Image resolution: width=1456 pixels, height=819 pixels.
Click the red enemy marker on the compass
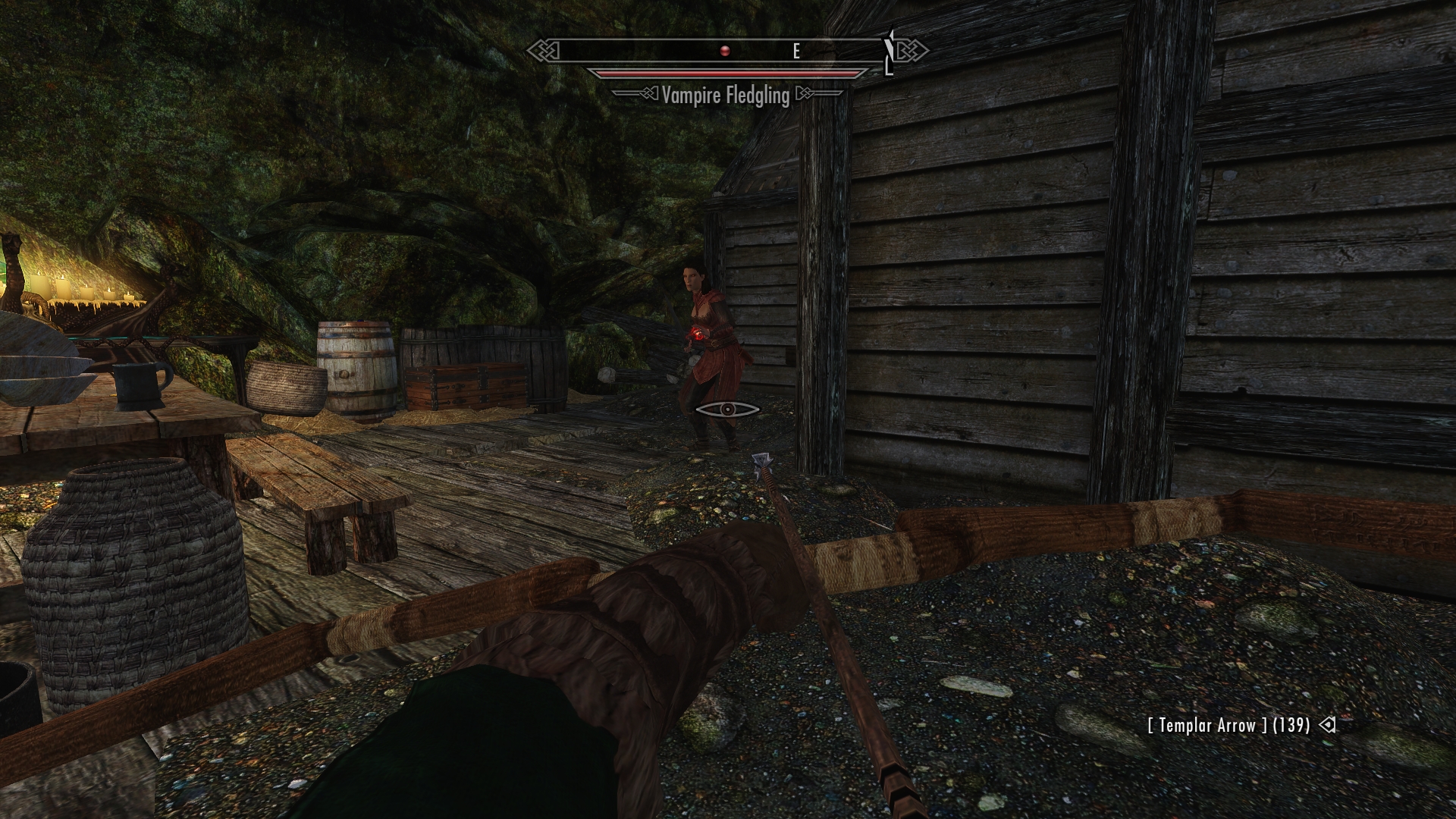tap(725, 51)
